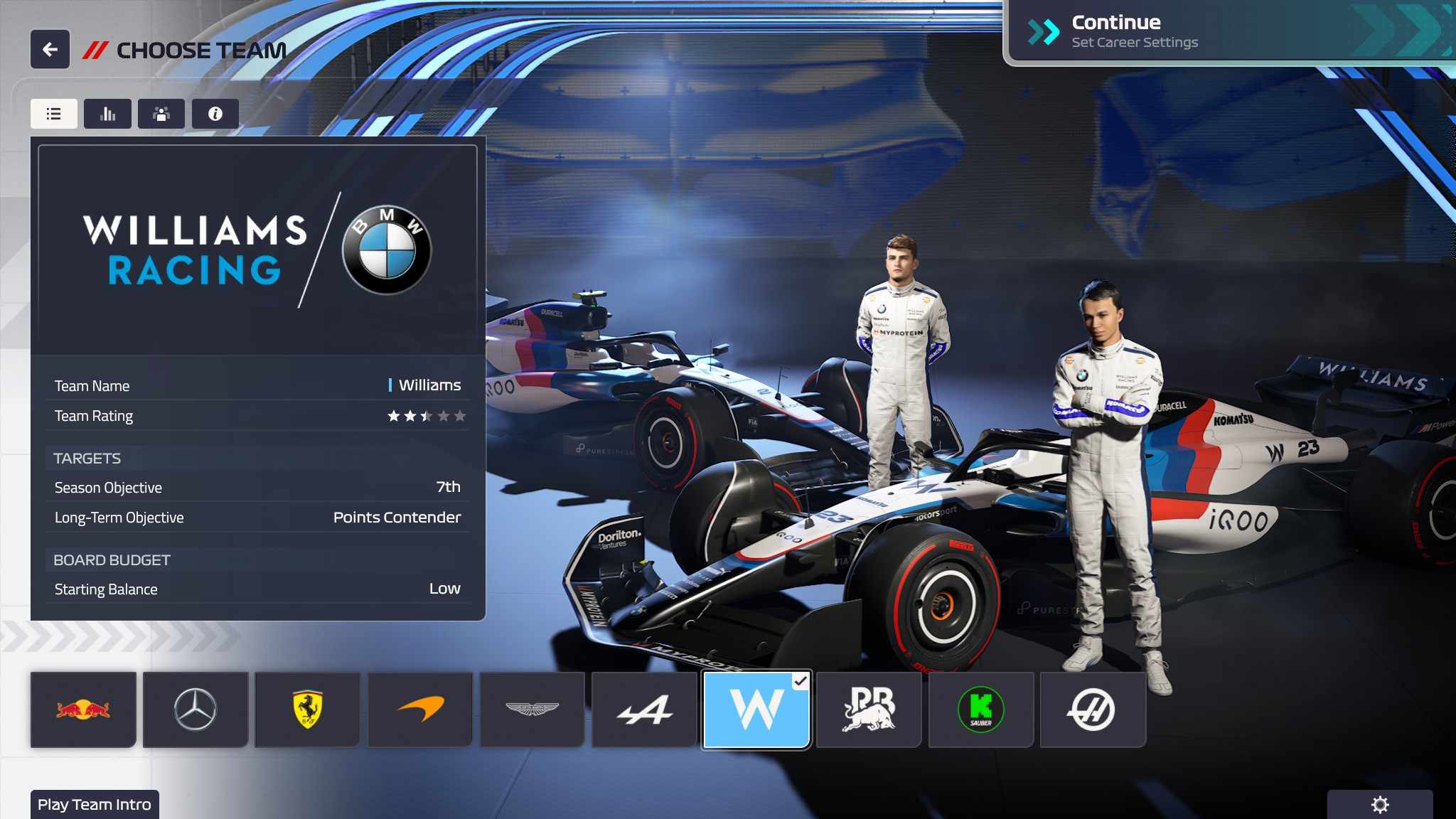Select the Alpine team tile
Viewport: 1456px width, 819px height.
644,710
